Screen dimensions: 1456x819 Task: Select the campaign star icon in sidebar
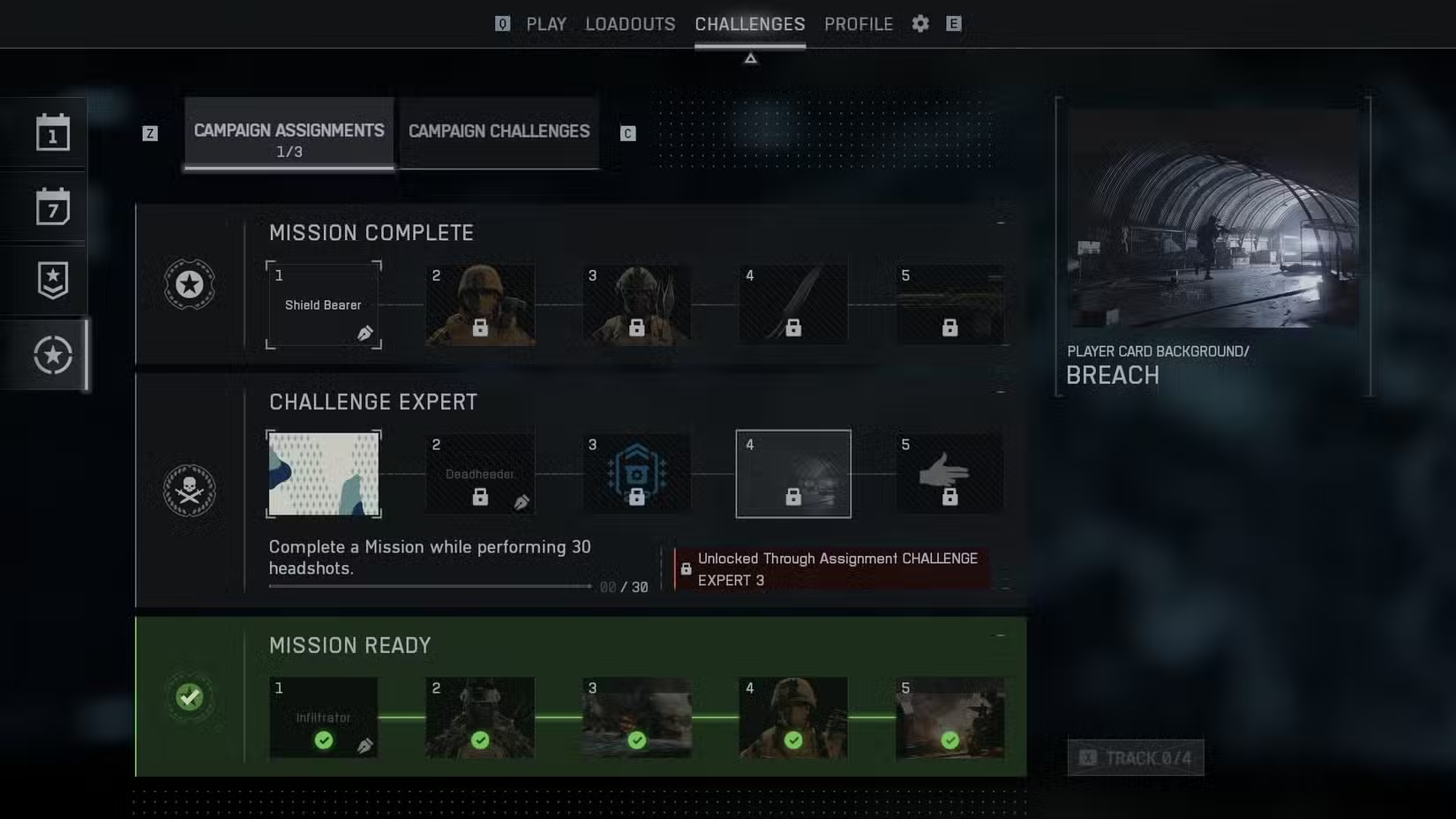[x=53, y=355]
